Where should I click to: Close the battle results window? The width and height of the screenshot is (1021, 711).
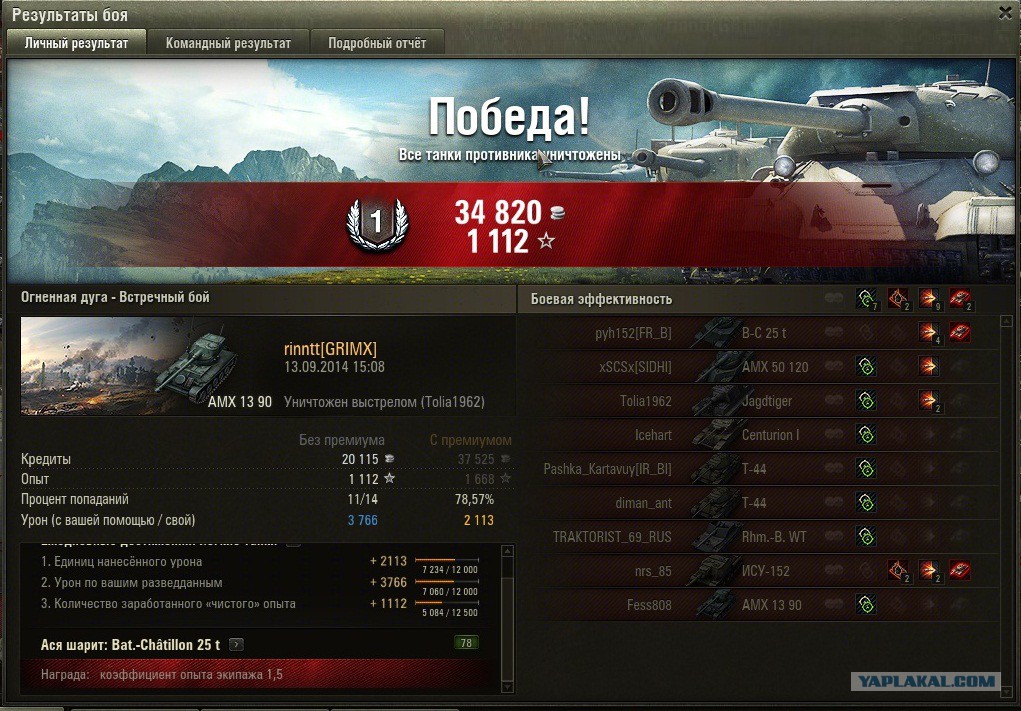(x=1005, y=12)
